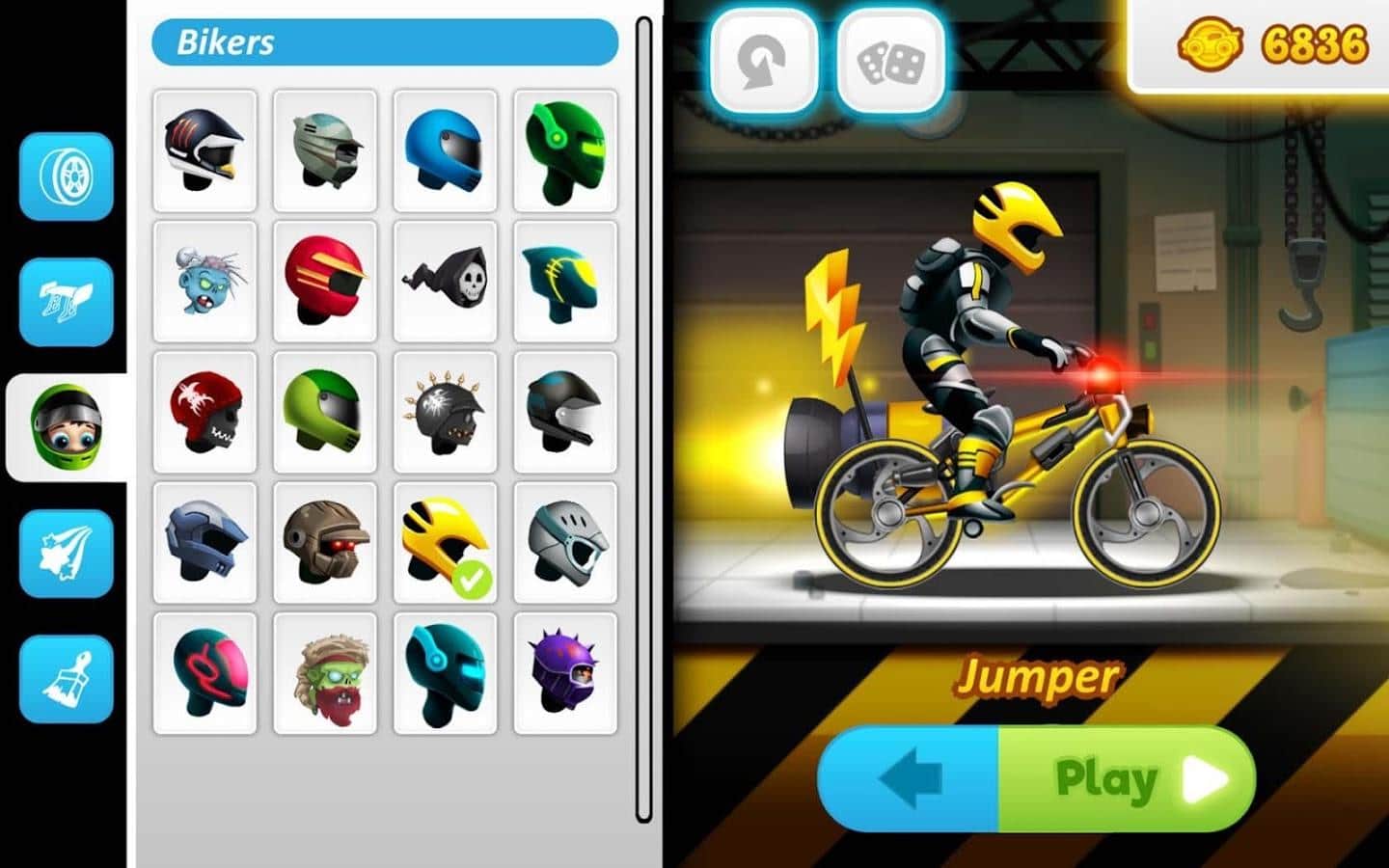Select the paint brush customization icon
The height and width of the screenshot is (868, 1389).
(65, 678)
